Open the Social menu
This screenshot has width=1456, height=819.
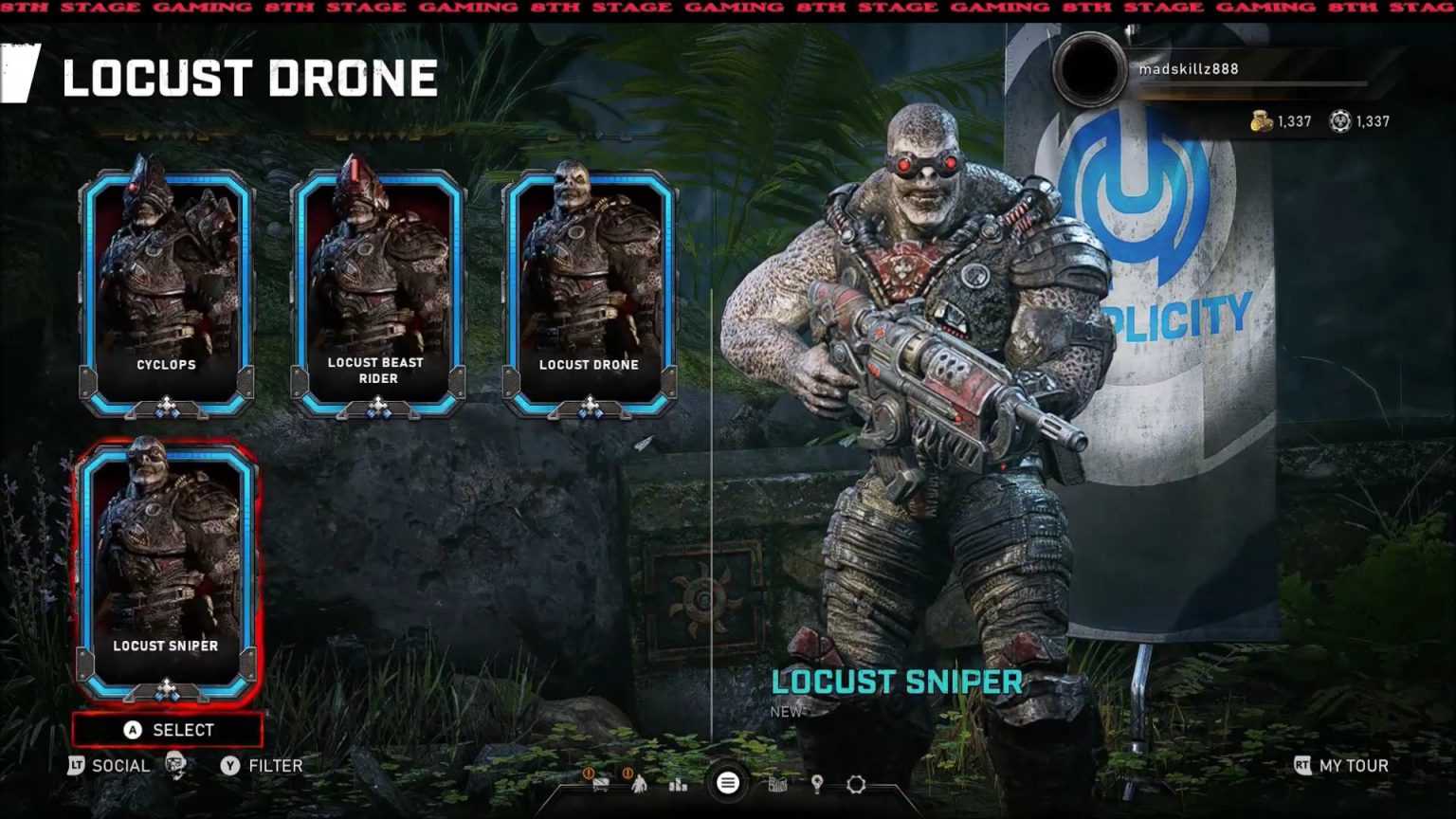pyautogui.click(x=121, y=766)
